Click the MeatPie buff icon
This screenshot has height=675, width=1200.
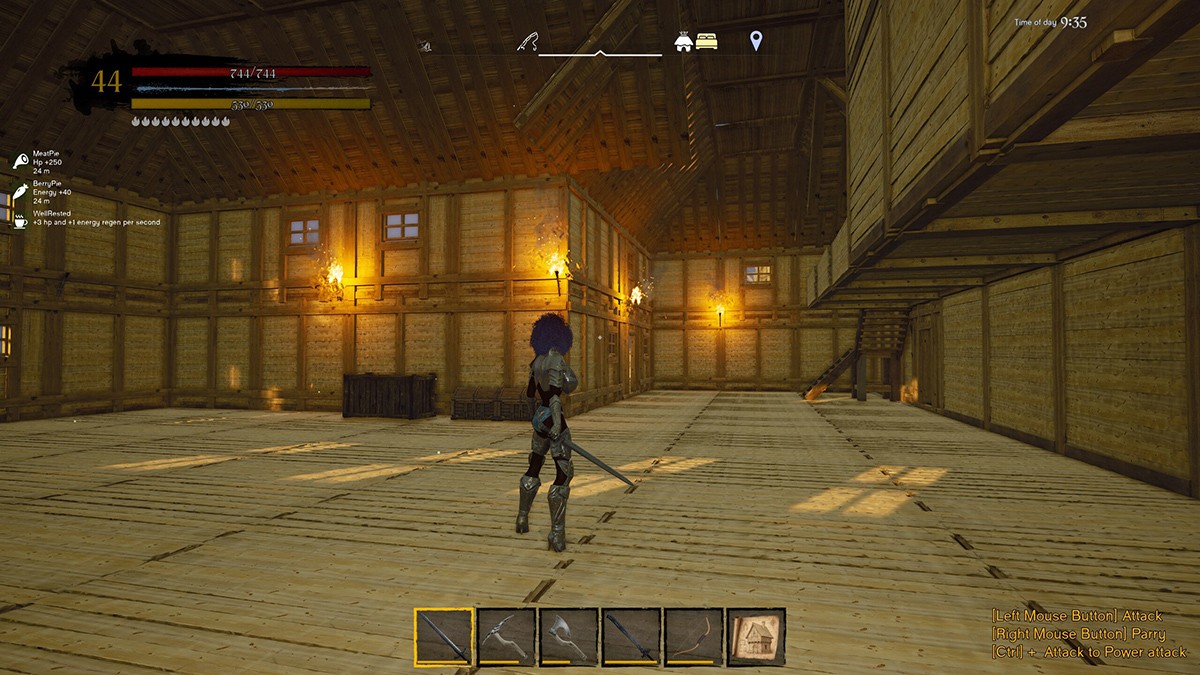[21, 160]
